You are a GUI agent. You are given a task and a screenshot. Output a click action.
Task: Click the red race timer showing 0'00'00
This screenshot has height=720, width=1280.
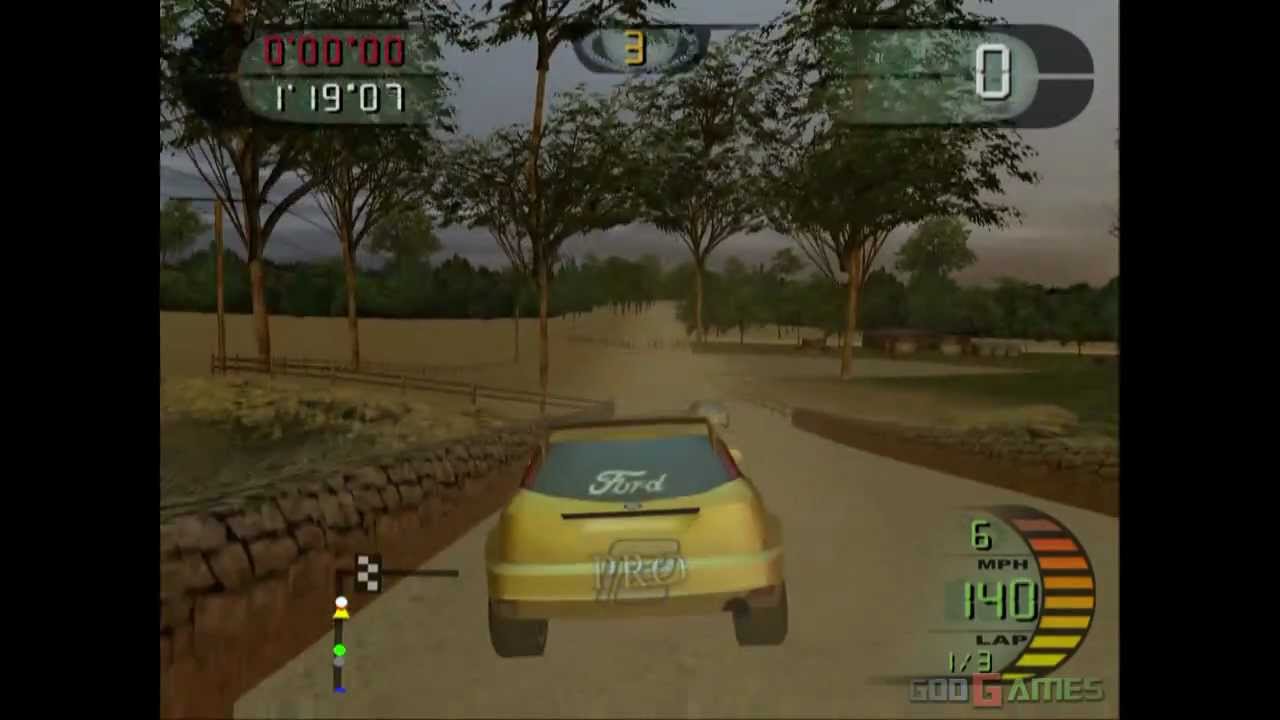(335, 50)
